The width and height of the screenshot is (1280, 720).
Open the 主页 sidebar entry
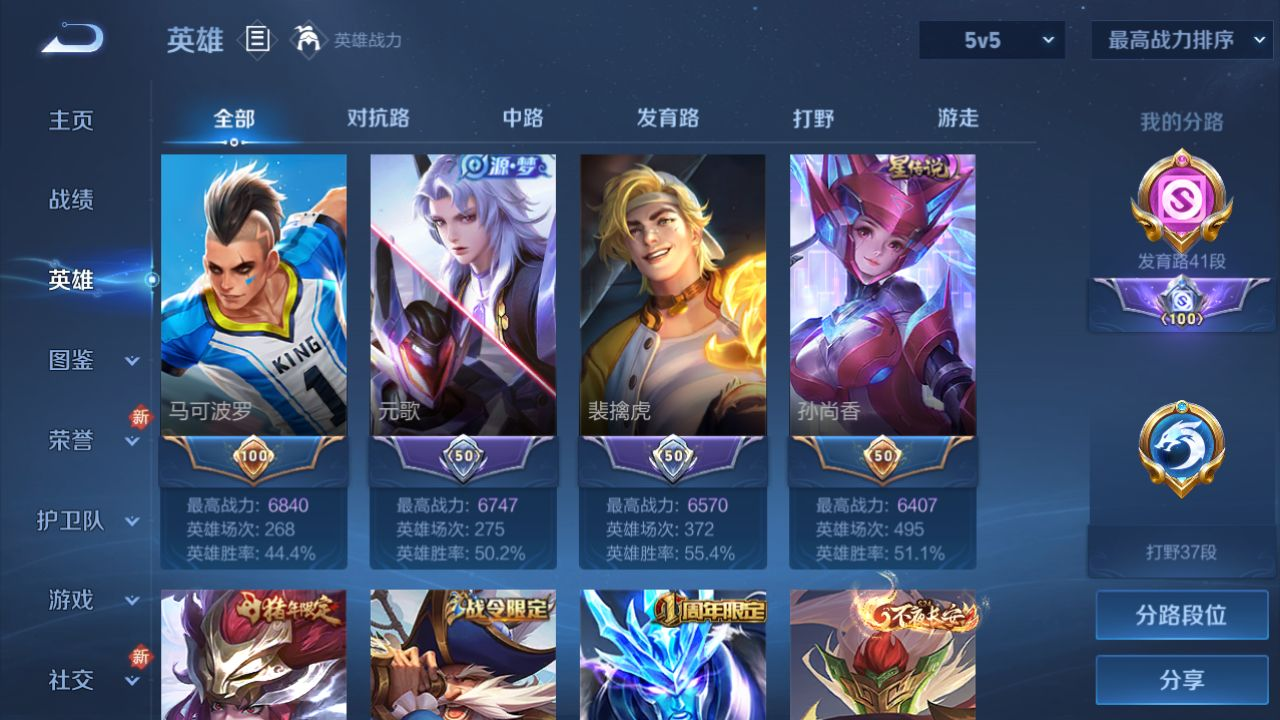[x=71, y=121]
